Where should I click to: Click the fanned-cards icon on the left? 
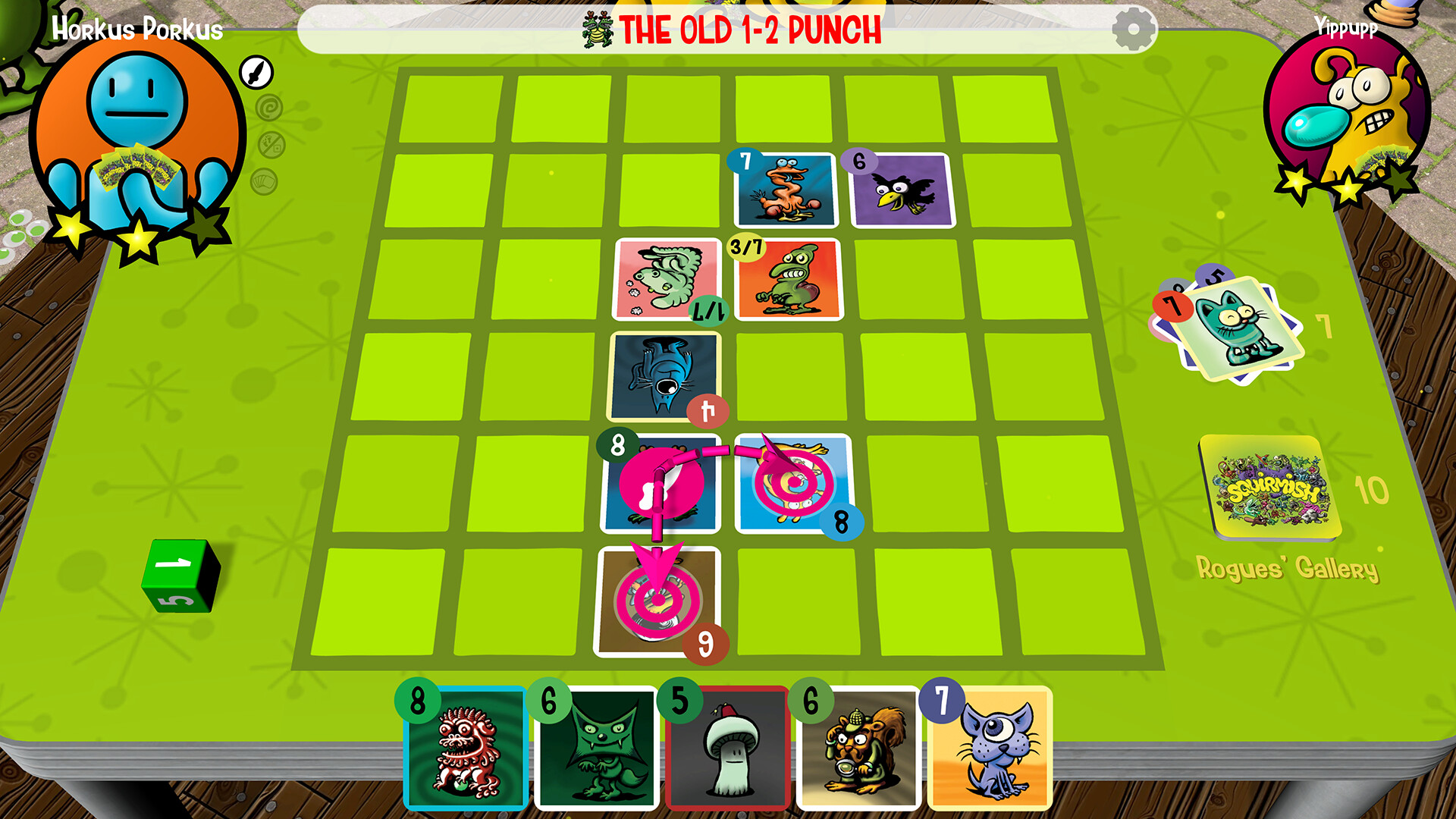pyautogui.click(x=263, y=179)
